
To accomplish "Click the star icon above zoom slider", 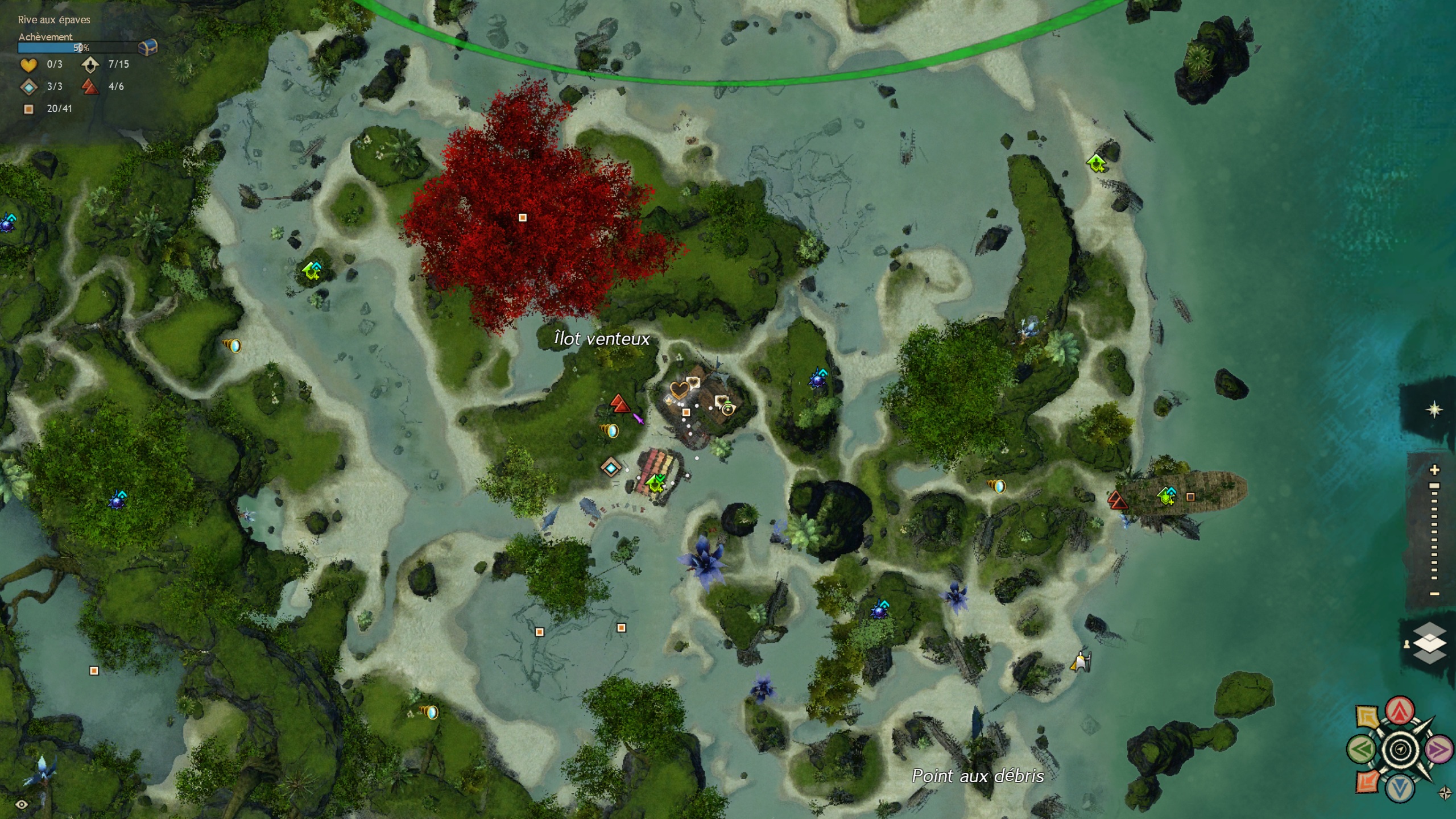I will pyautogui.click(x=1434, y=409).
